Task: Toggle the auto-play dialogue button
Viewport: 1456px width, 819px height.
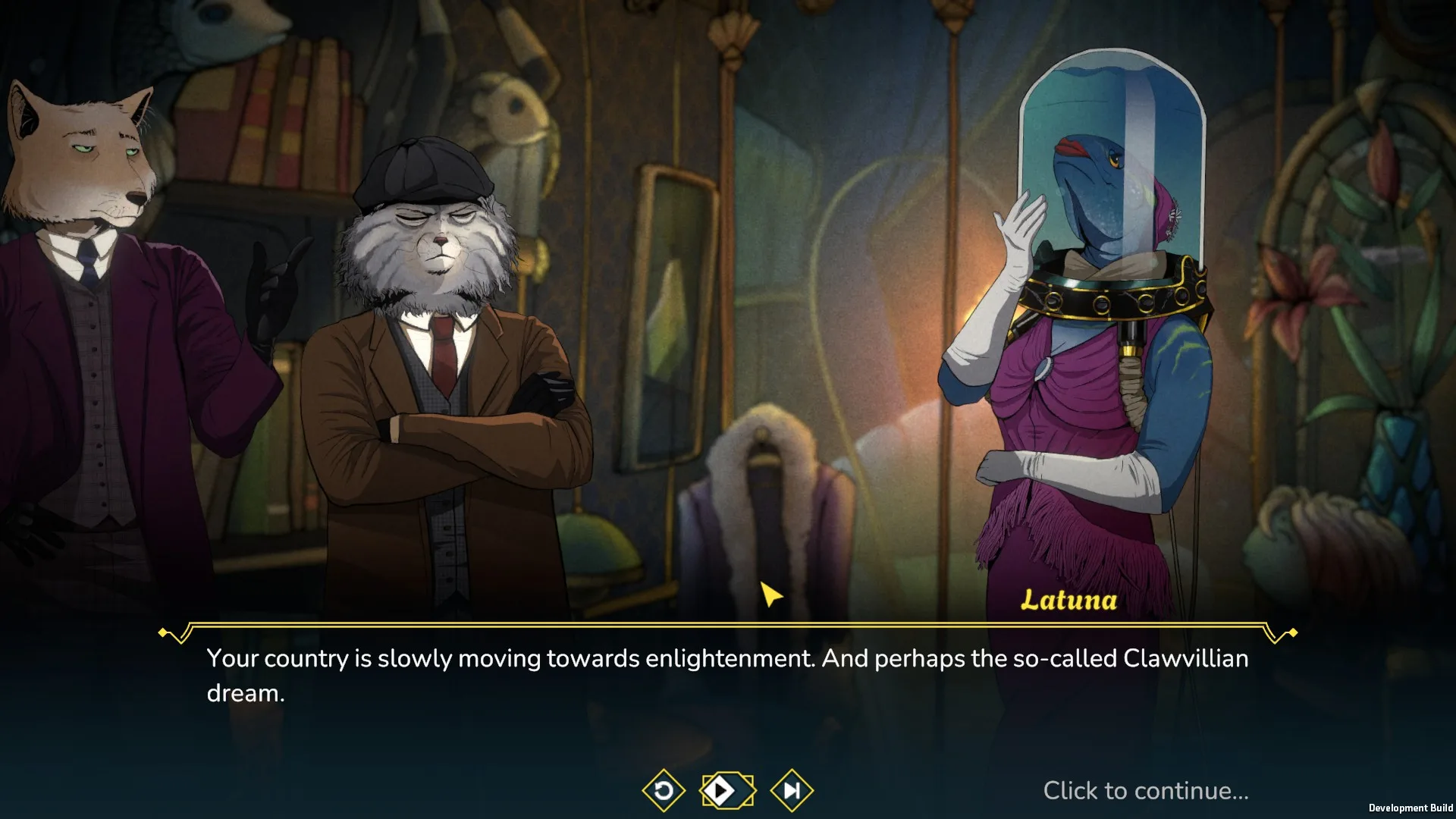Action: [727, 791]
